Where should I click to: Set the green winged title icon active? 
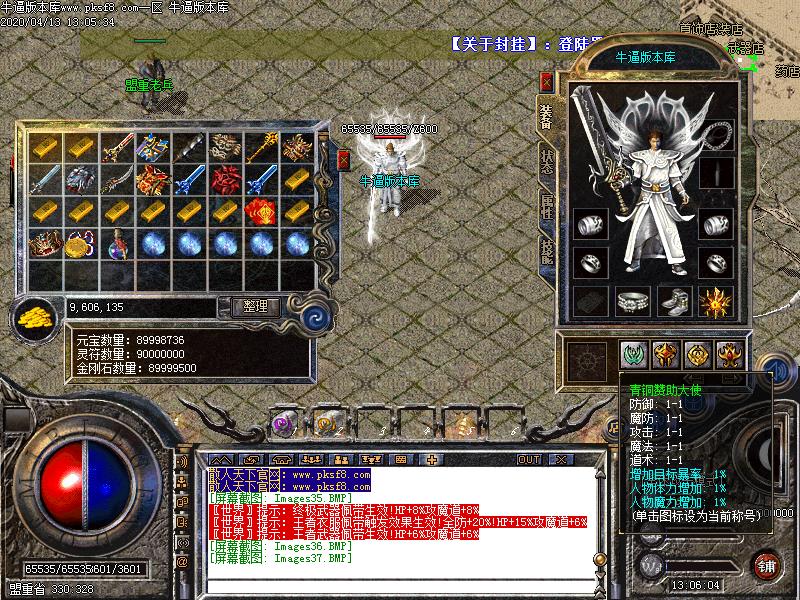point(634,356)
